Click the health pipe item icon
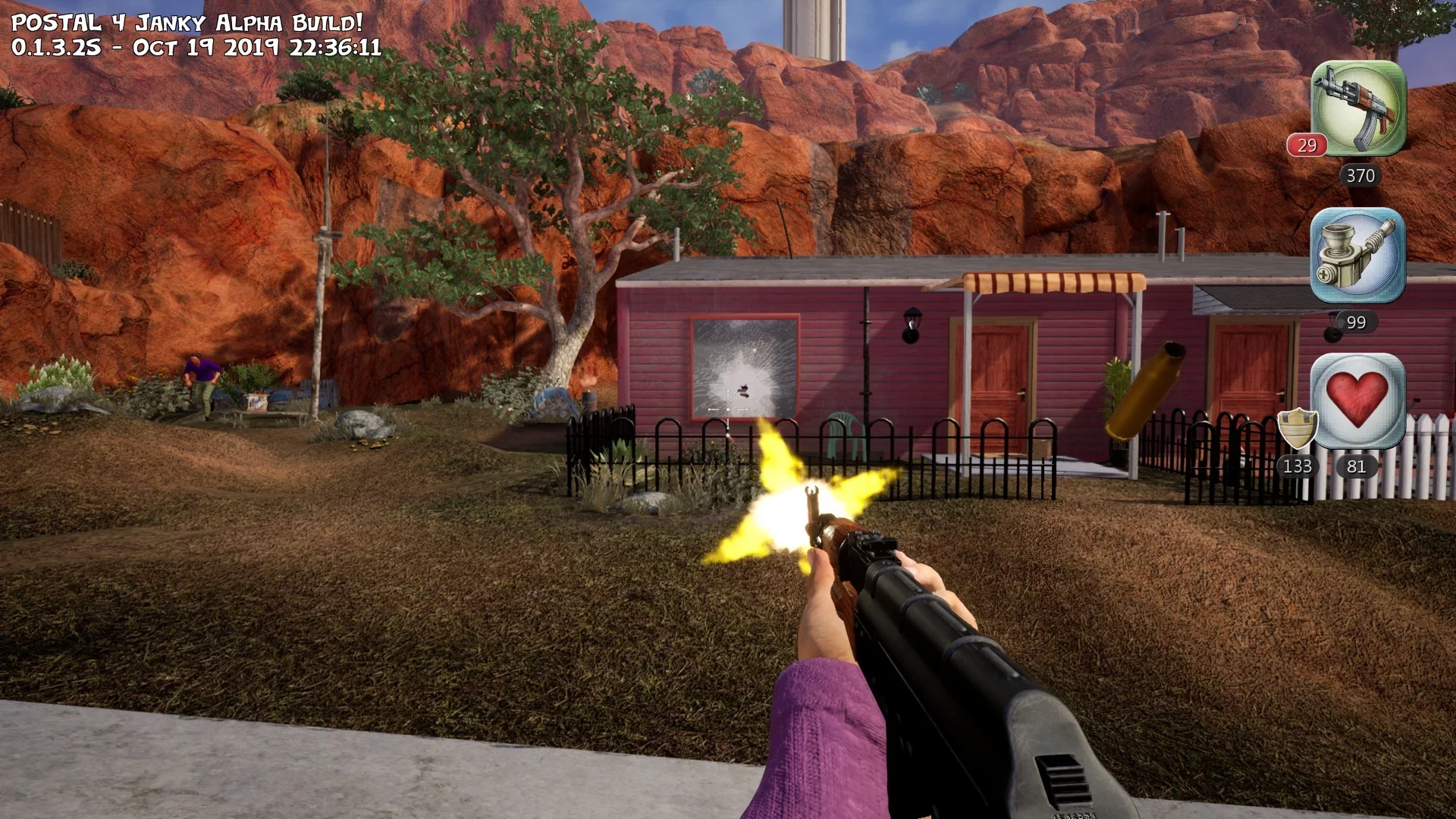The height and width of the screenshot is (819, 1456). (1357, 255)
